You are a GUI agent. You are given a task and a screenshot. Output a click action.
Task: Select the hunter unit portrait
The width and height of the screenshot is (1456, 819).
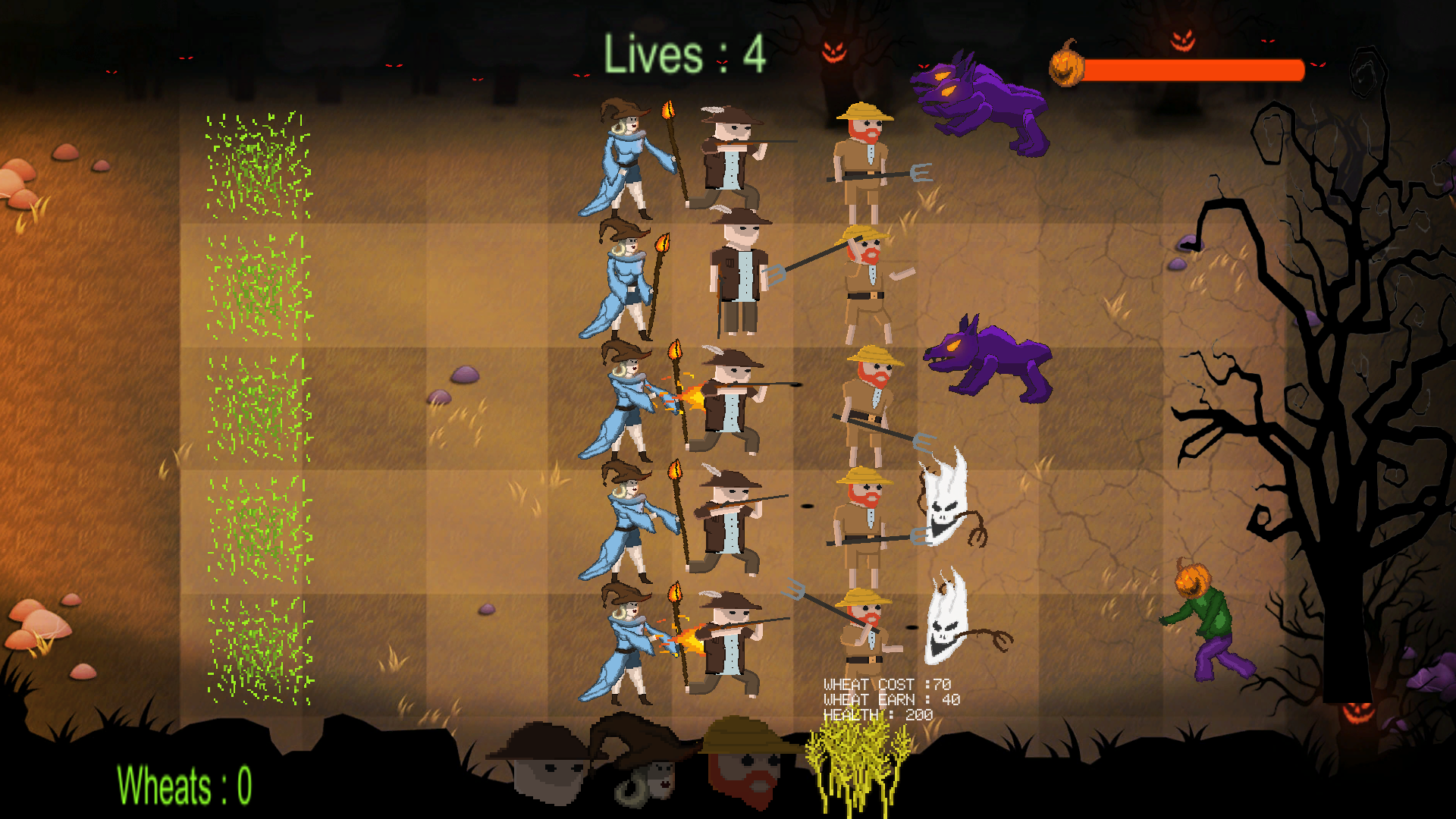click(x=544, y=764)
